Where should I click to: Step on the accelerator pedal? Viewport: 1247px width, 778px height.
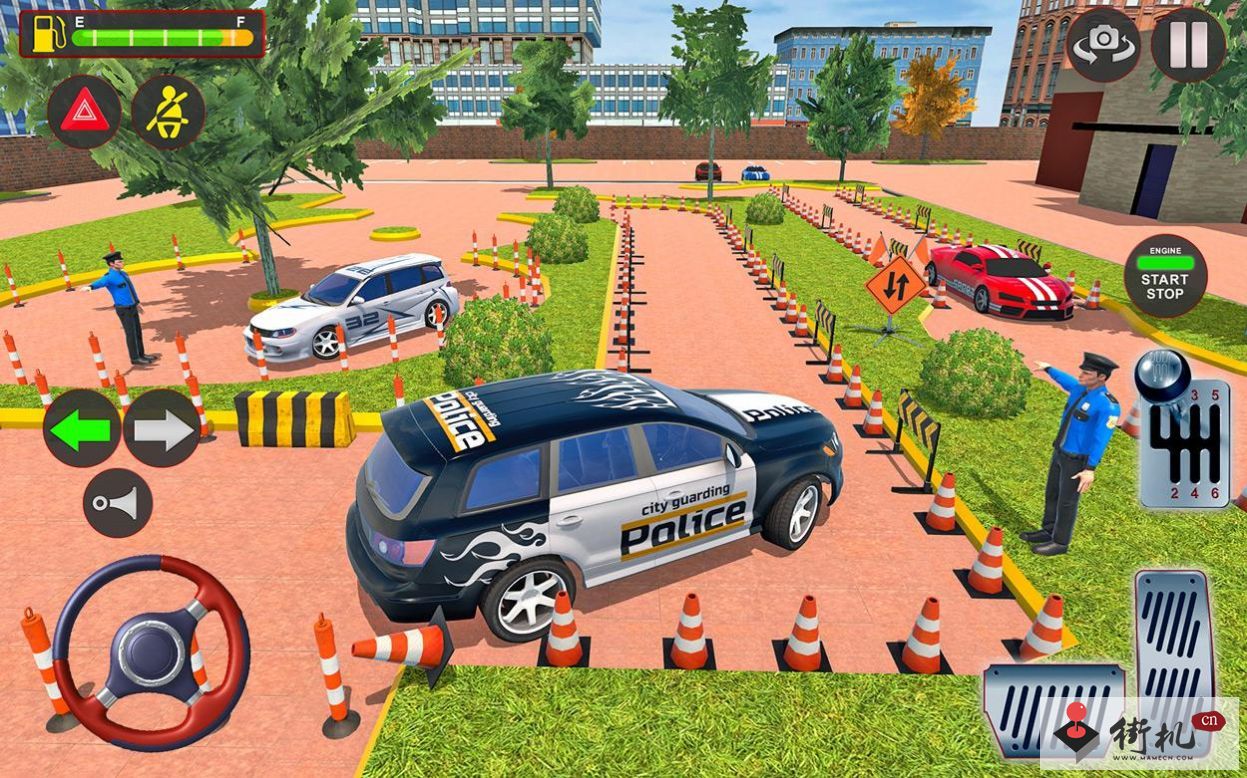coord(1176,640)
